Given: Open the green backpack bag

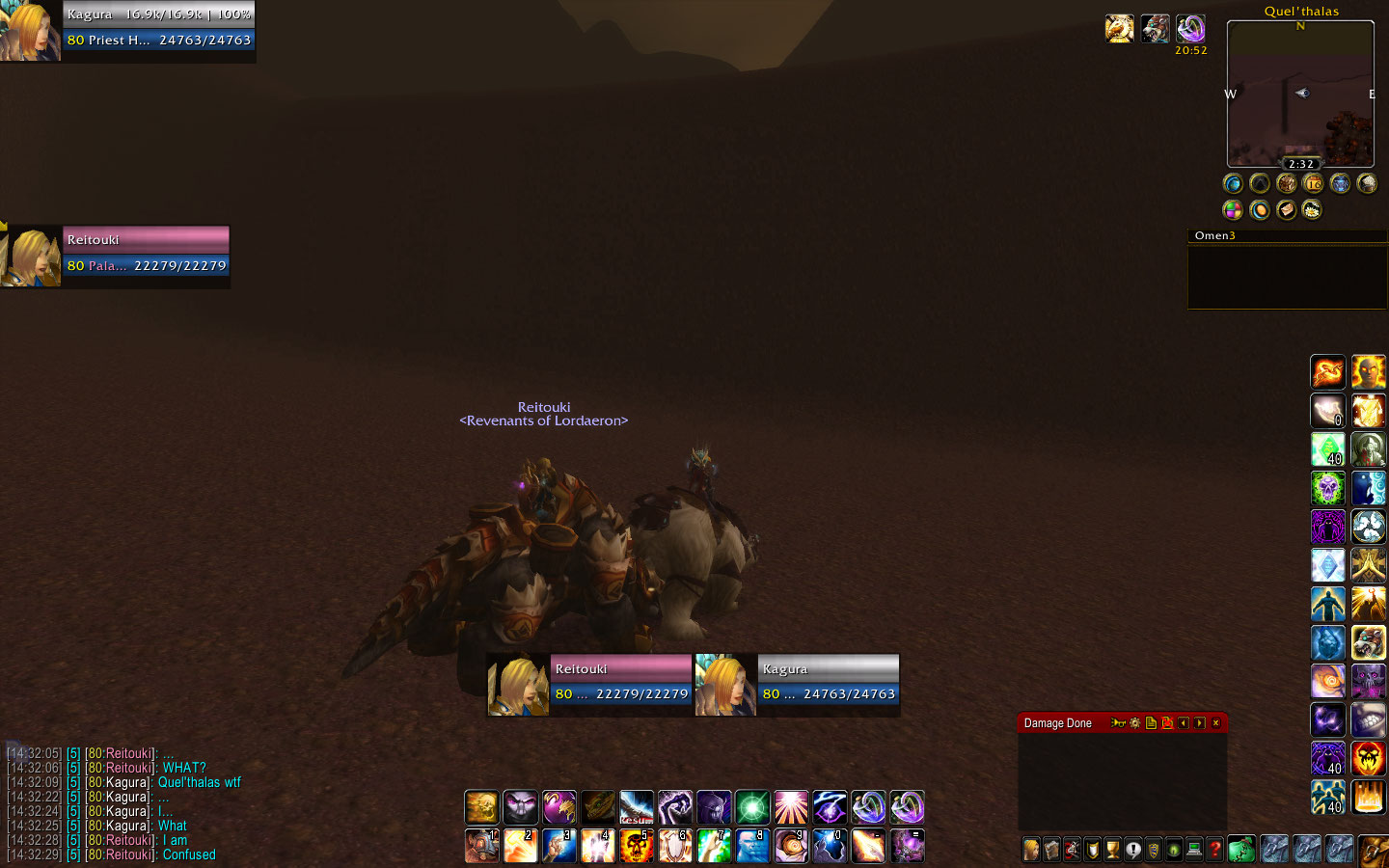Looking at the screenshot, I should (x=1241, y=849).
